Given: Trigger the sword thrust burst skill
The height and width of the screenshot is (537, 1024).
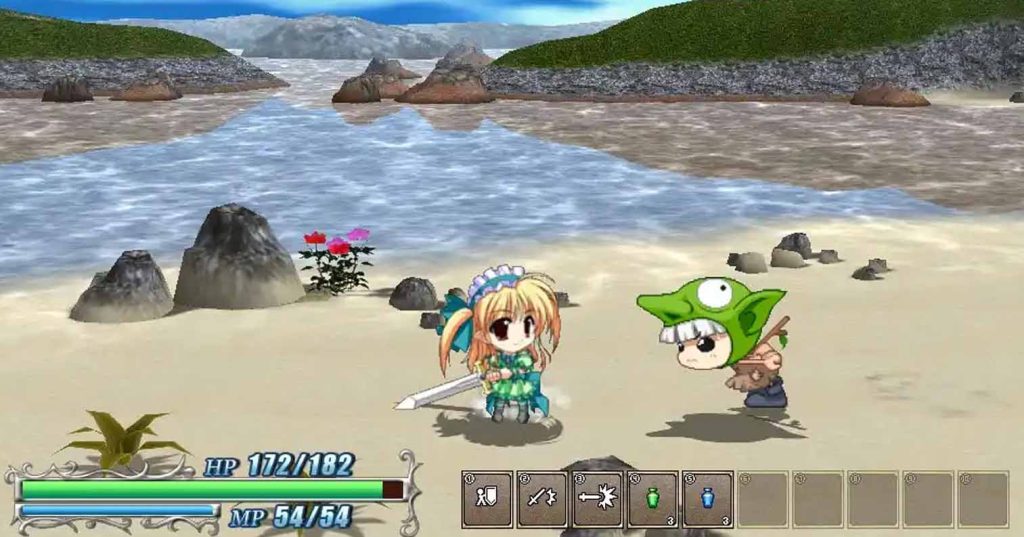Looking at the screenshot, I should tap(597, 499).
